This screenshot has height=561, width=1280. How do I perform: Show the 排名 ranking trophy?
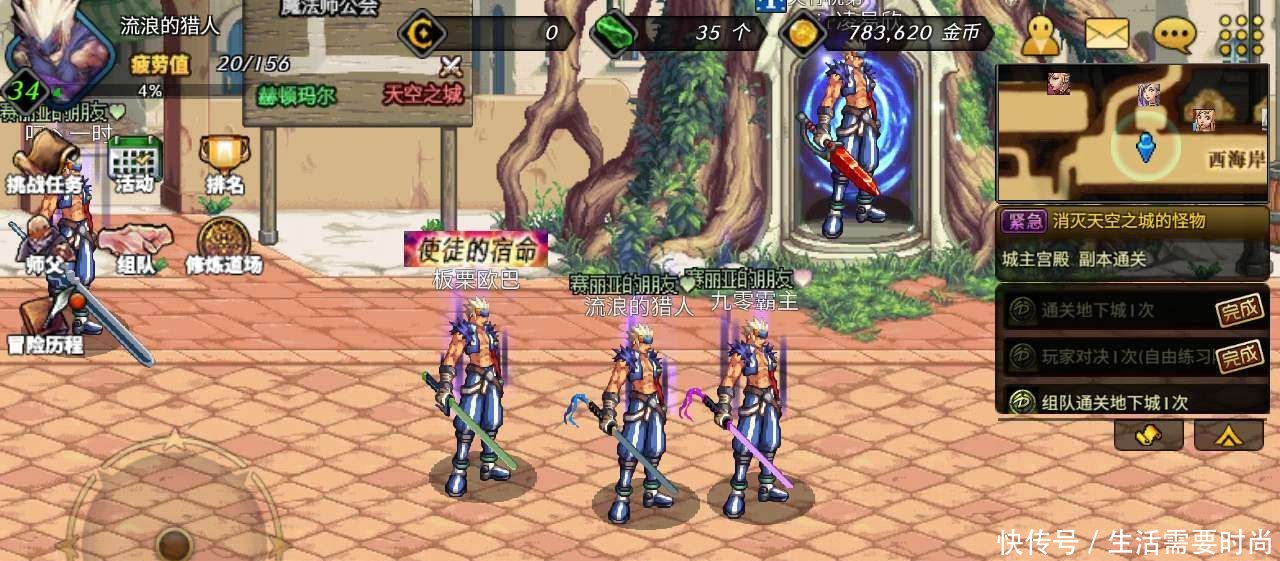(224, 165)
